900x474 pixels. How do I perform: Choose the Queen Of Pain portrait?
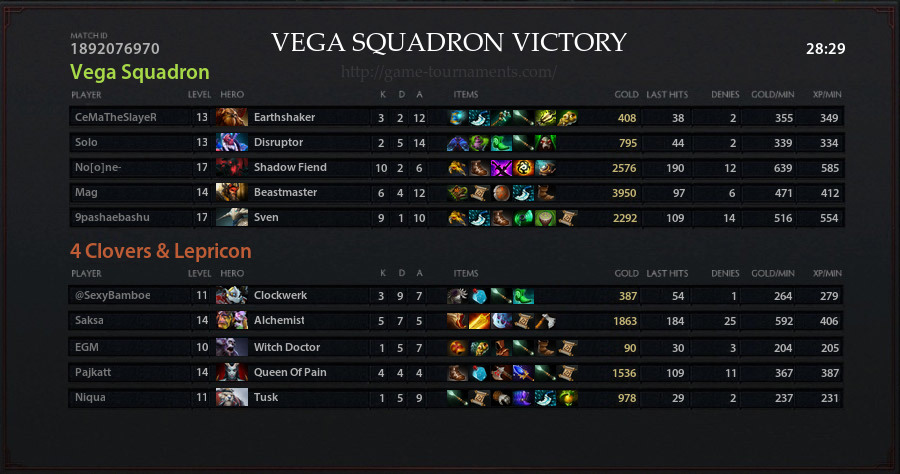pyautogui.click(x=232, y=372)
